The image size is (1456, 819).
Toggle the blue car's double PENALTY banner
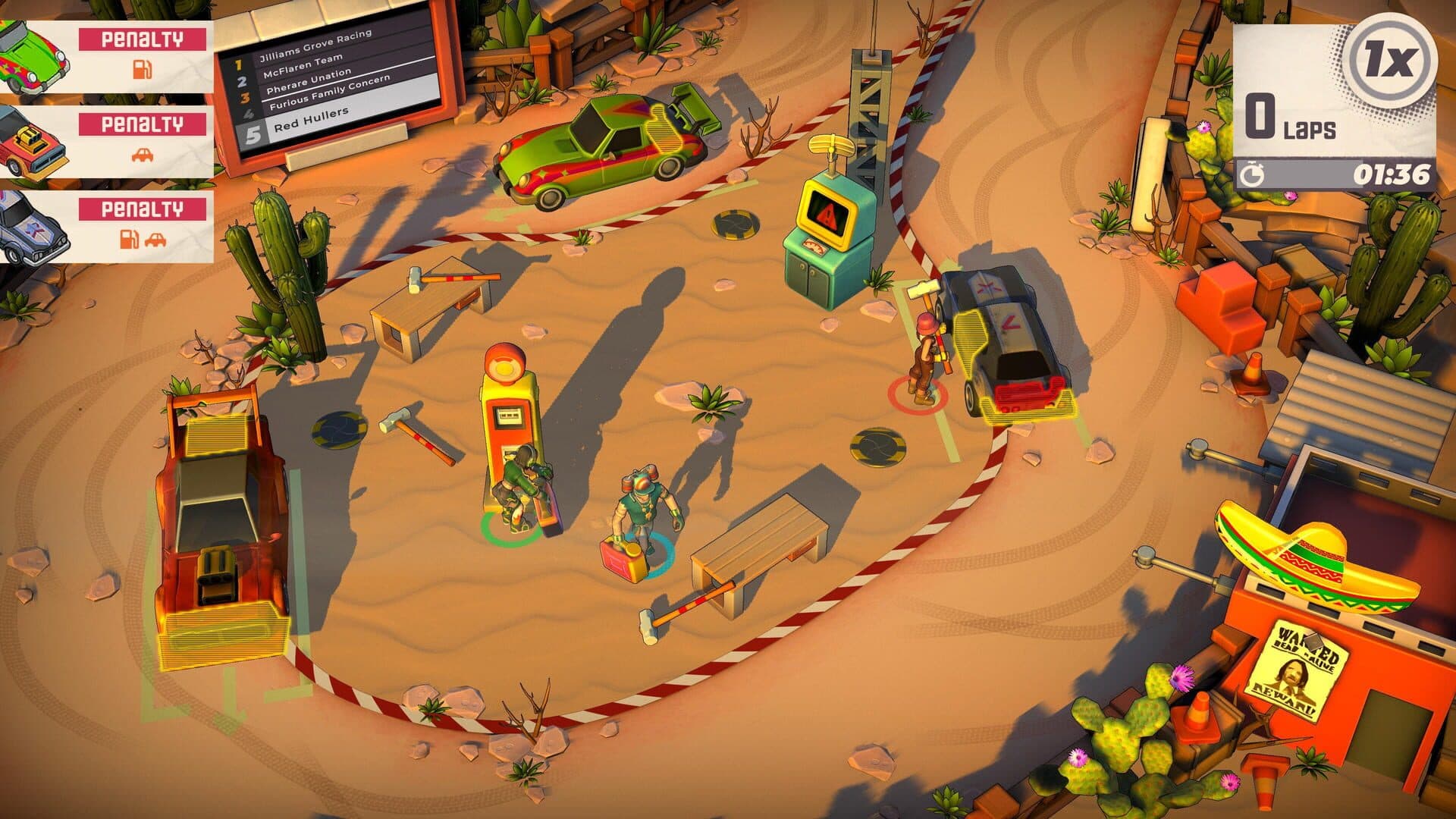140,209
